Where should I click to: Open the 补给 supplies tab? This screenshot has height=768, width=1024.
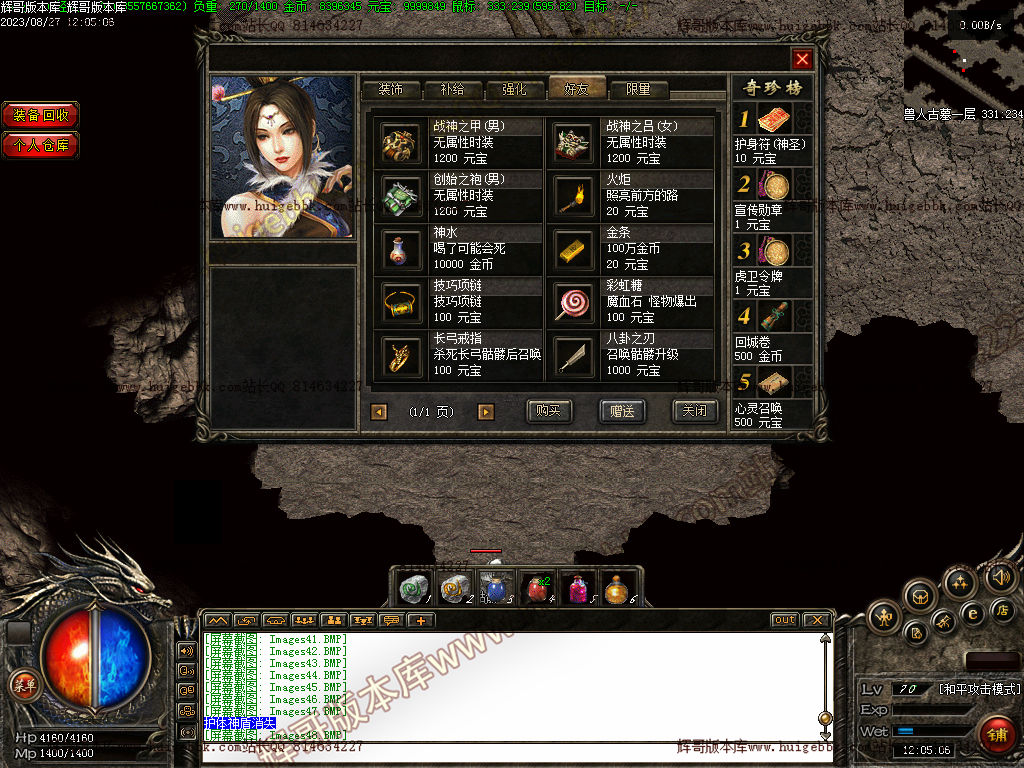[x=452, y=89]
